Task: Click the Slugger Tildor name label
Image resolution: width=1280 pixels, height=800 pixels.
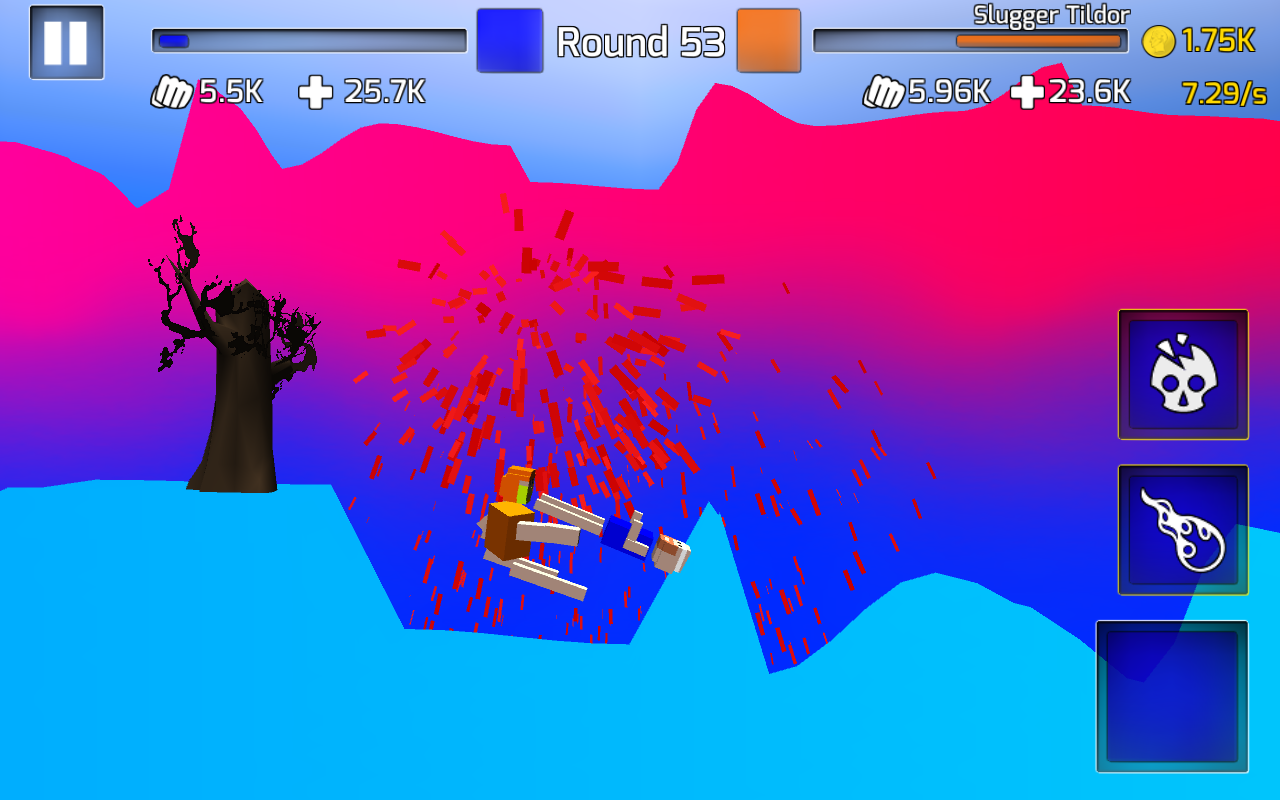Action: [1051, 15]
